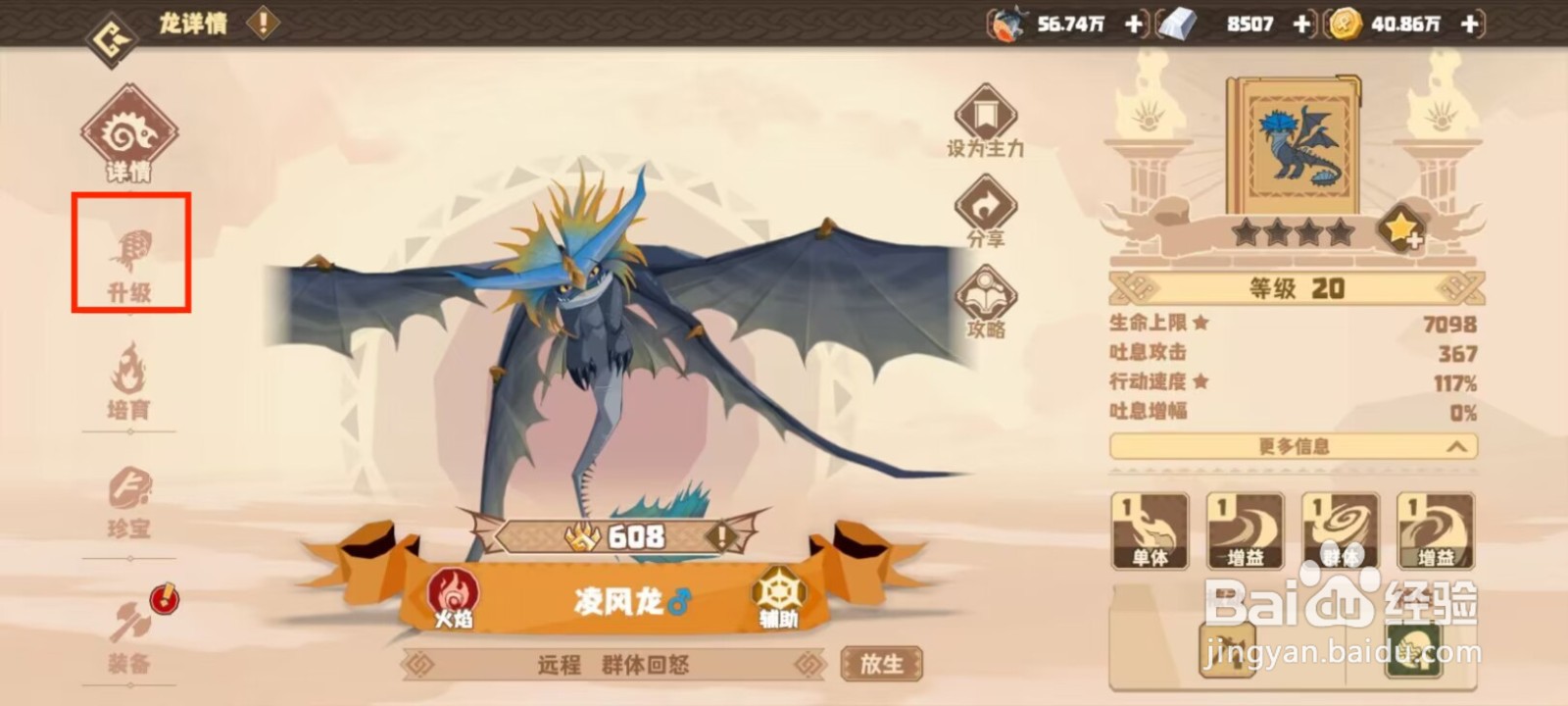1568x706 pixels.
Task: Select the 培育 cultivation sidebar icon
Action: coord(132,384)
